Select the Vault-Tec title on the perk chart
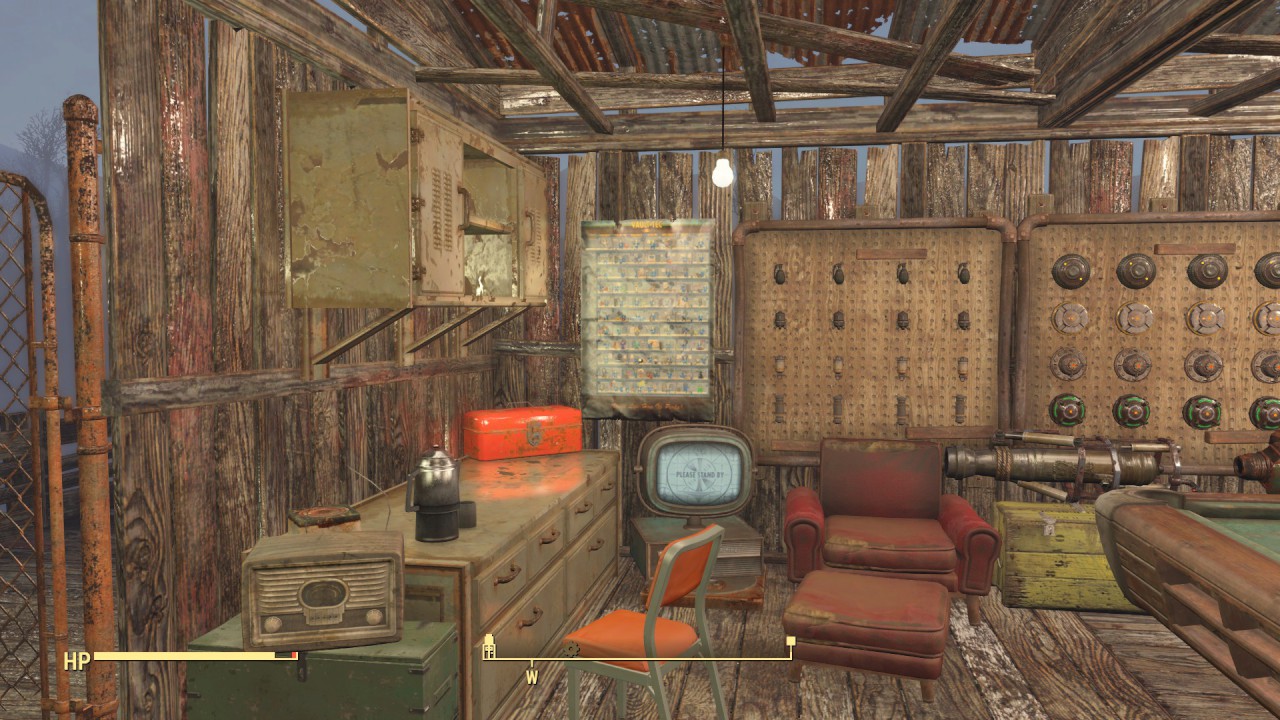 (646, 224)
